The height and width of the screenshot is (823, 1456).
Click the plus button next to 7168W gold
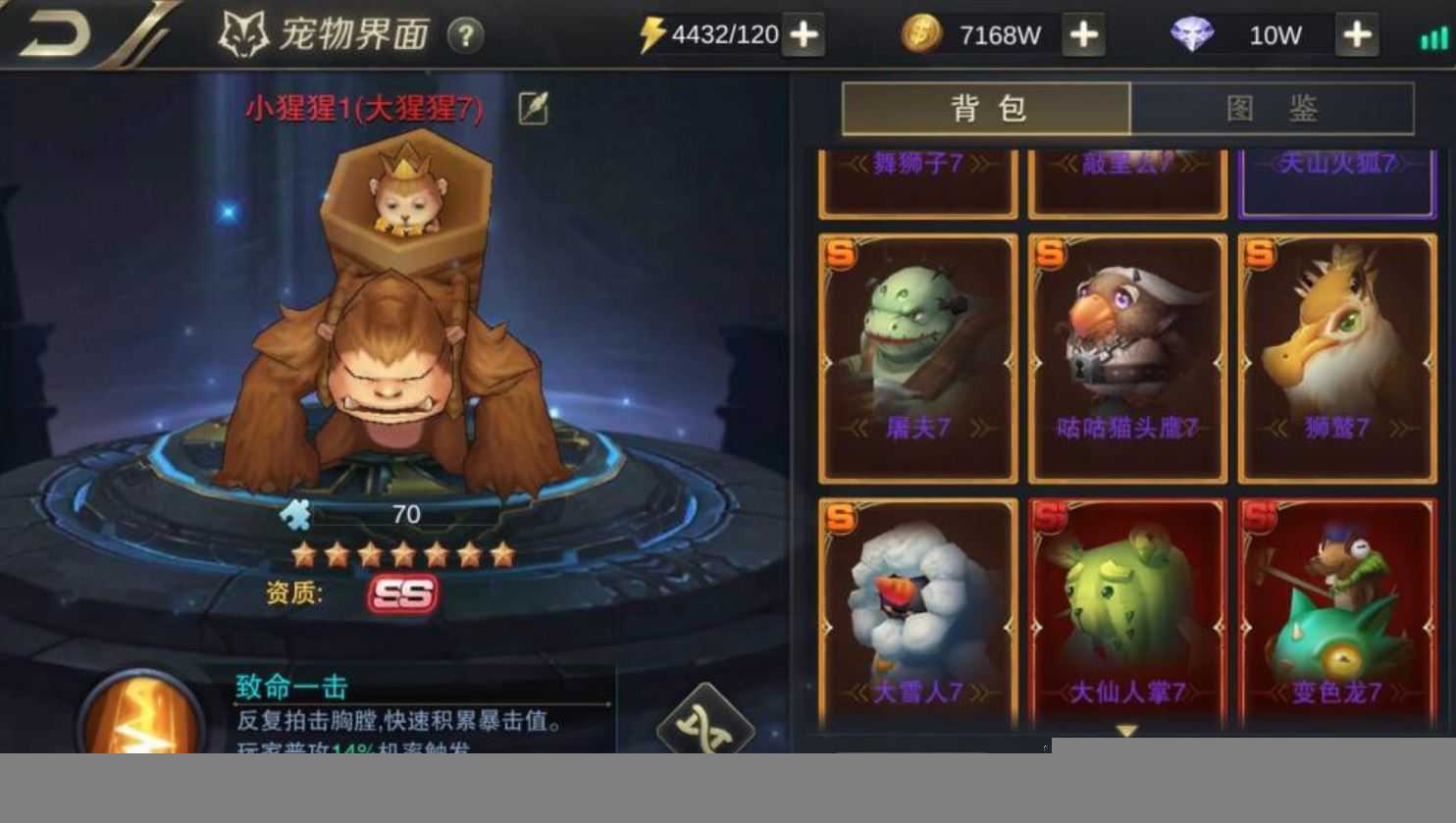1083,32
